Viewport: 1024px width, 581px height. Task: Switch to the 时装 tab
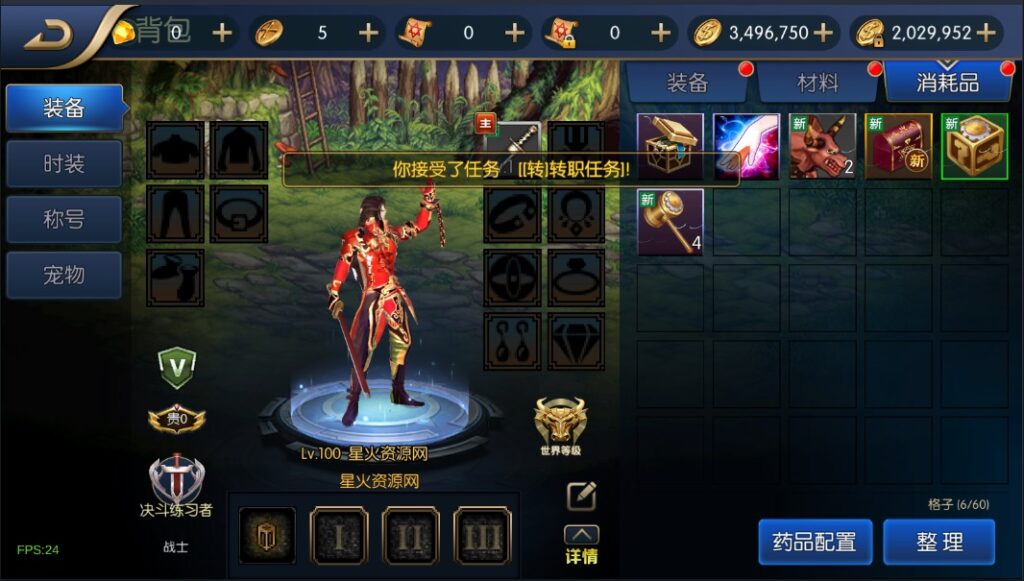(64, 164)
